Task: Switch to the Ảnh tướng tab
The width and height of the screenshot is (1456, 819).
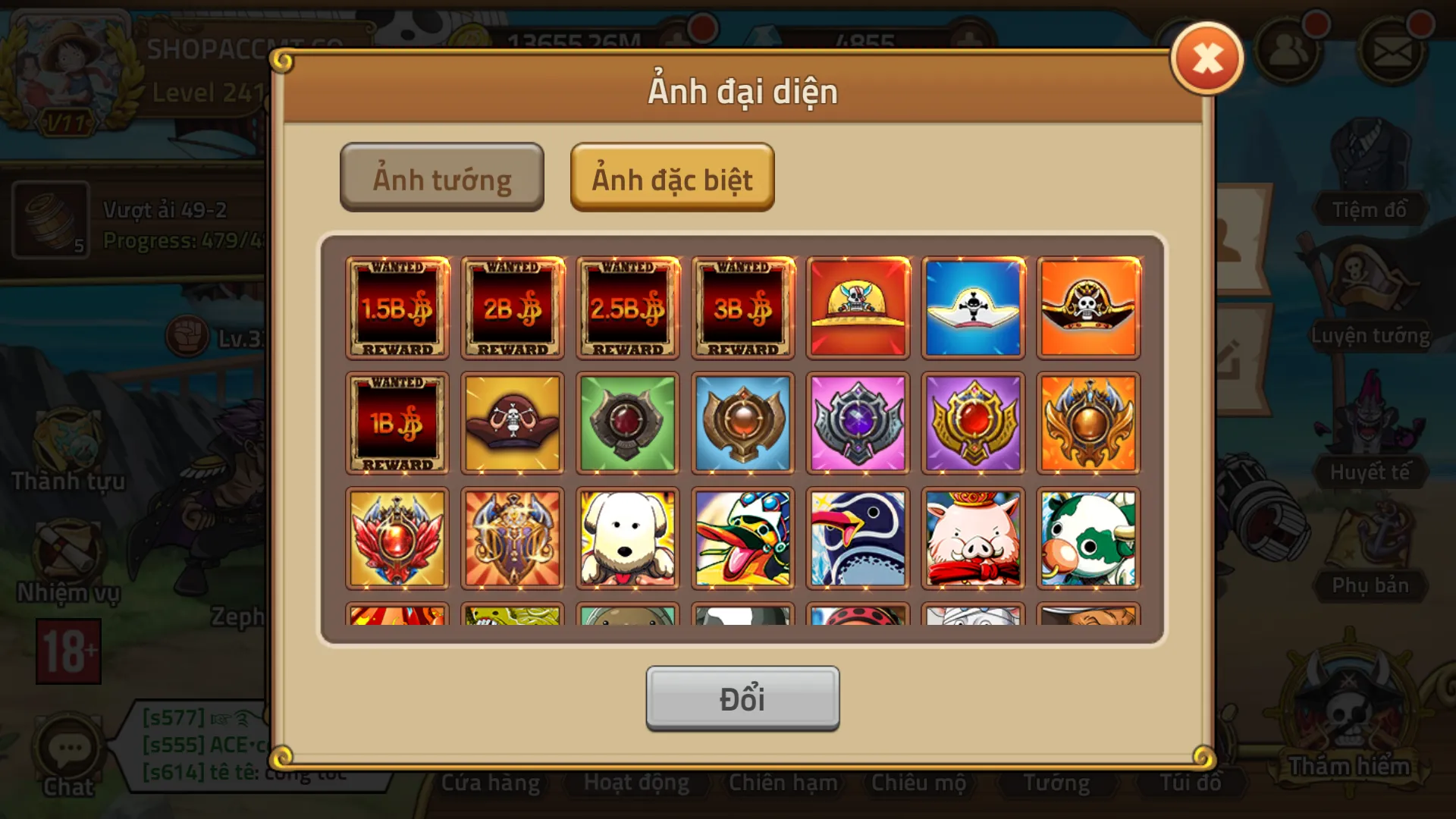Action: 442,177
